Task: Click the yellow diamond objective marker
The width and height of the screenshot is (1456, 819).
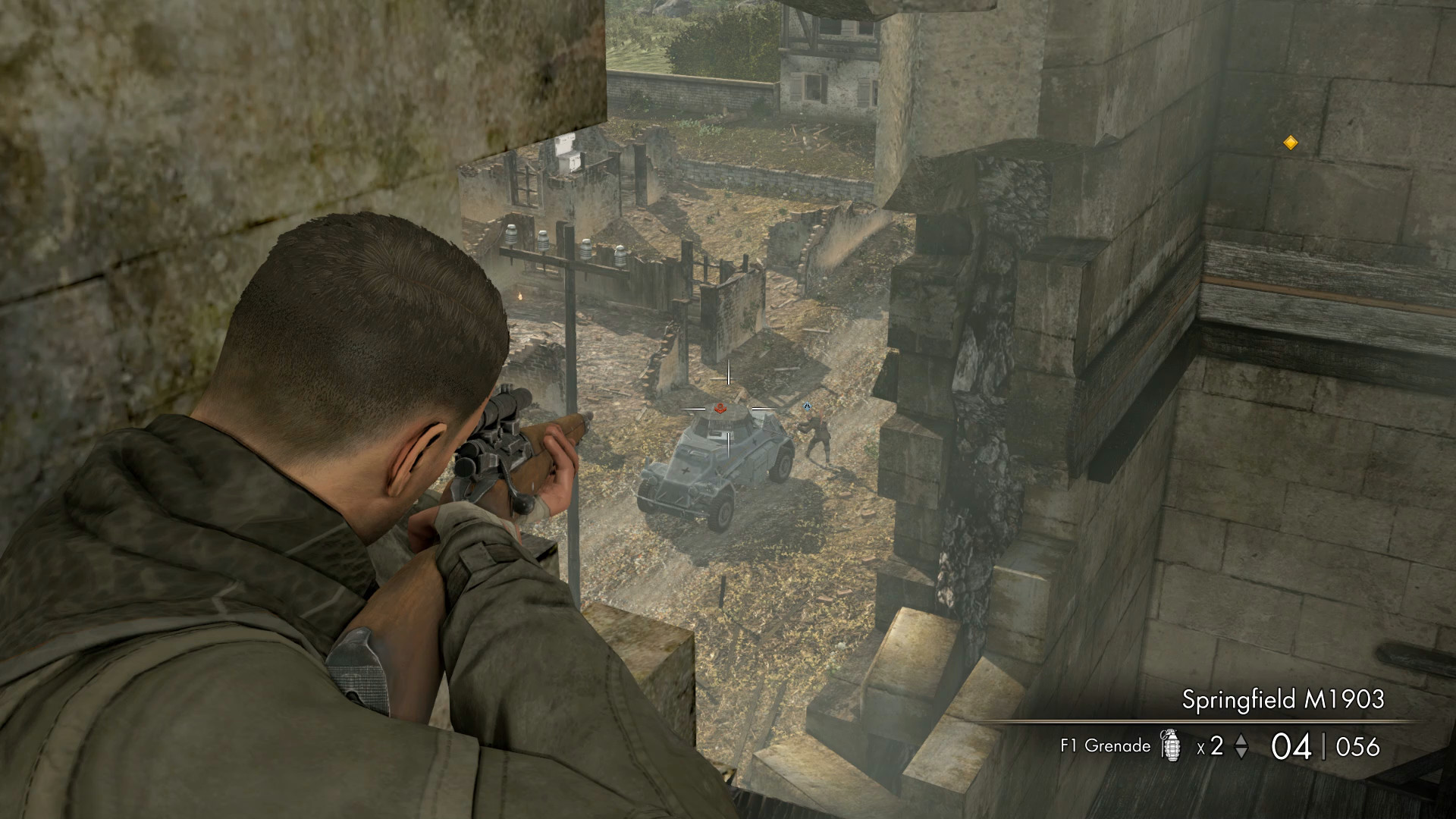Action: (1290, 143)
